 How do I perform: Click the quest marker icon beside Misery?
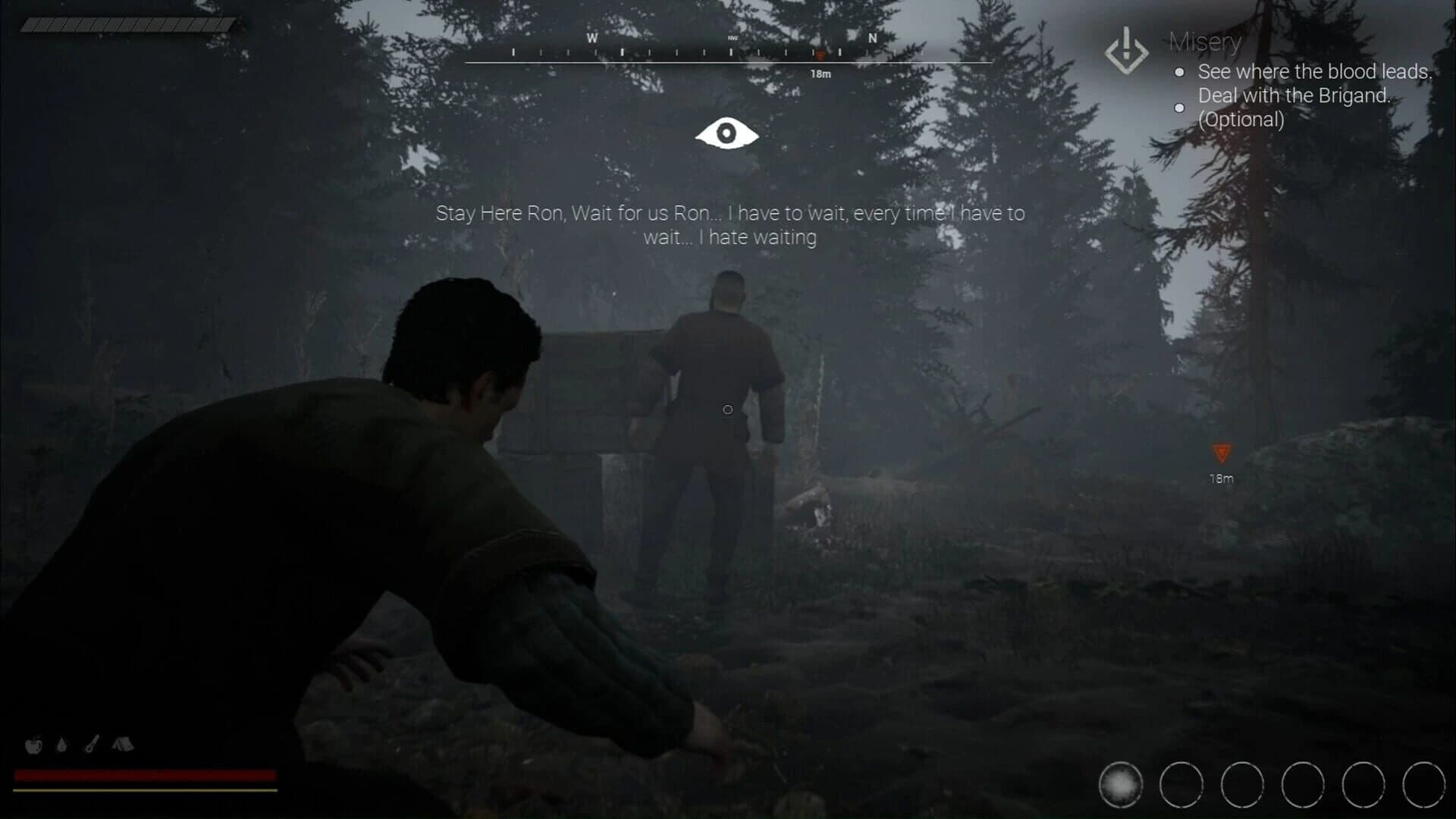1126,51
